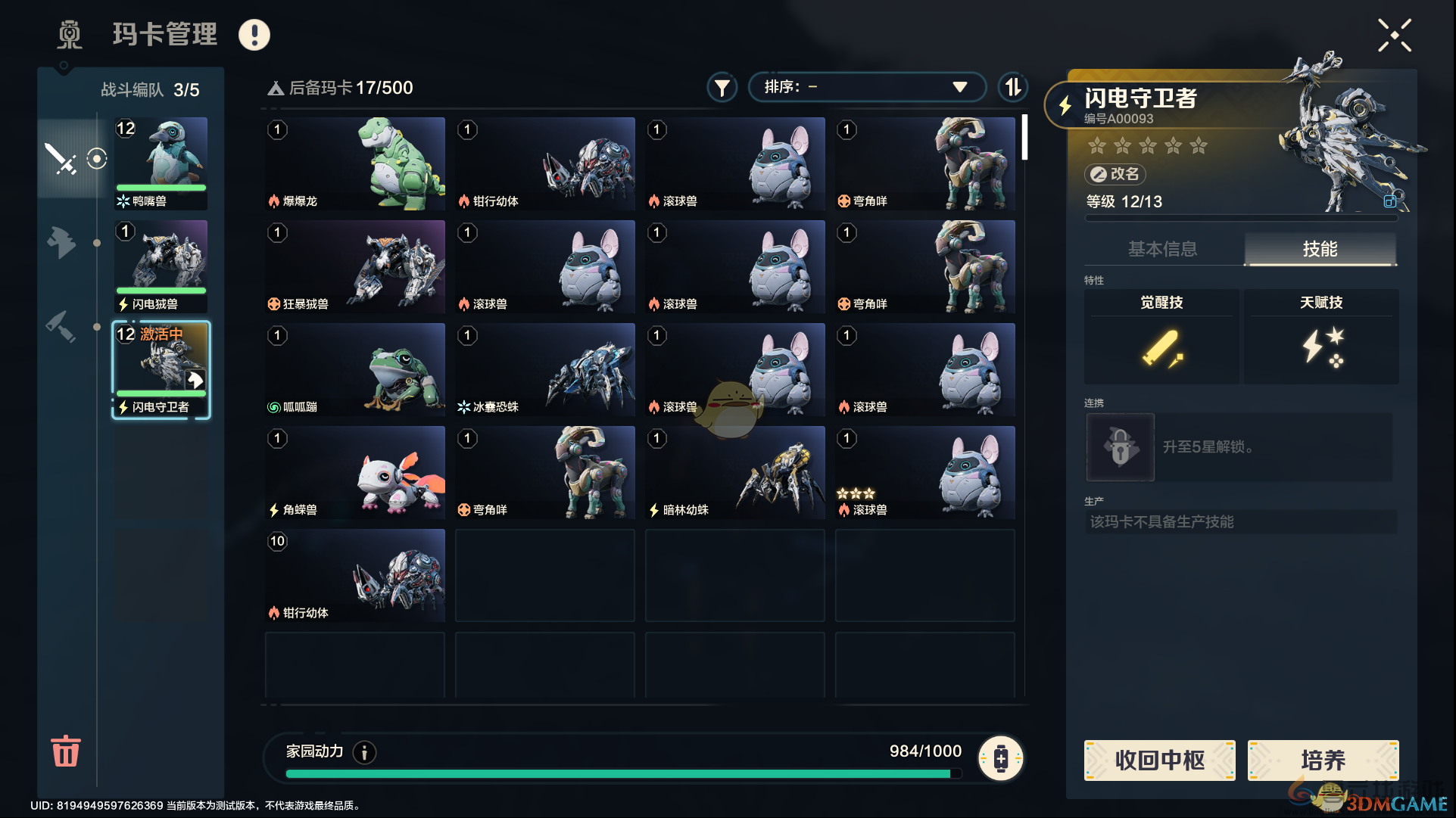1456x818 pixels.
Task: Pick the 狂暴羰兽 reserve card
Action: click(x=355, y=266)
